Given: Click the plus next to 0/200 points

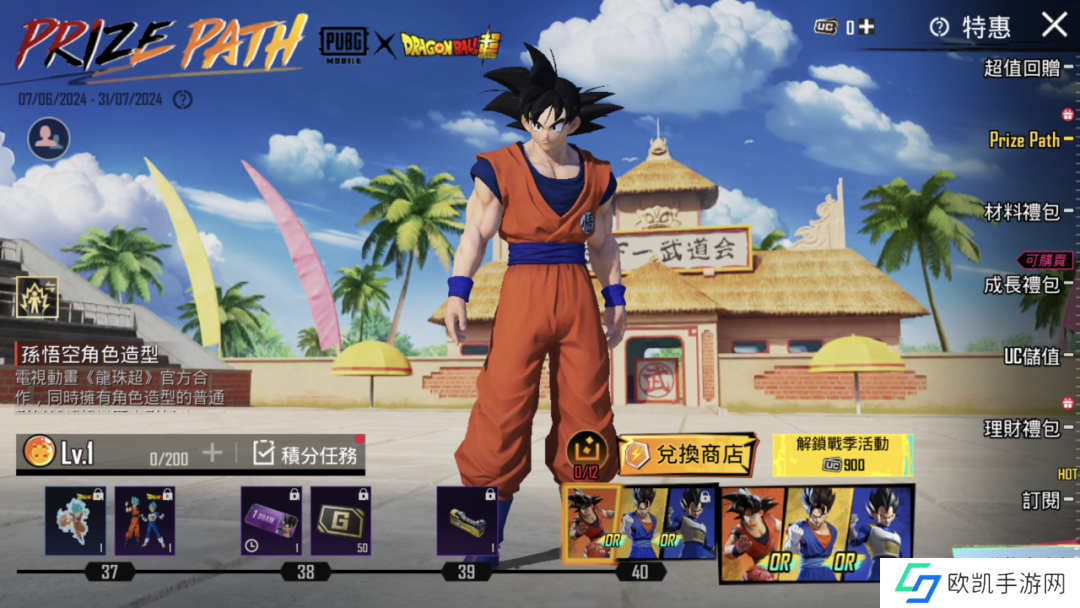Looking at the screenshot, I should coord(212,453).
